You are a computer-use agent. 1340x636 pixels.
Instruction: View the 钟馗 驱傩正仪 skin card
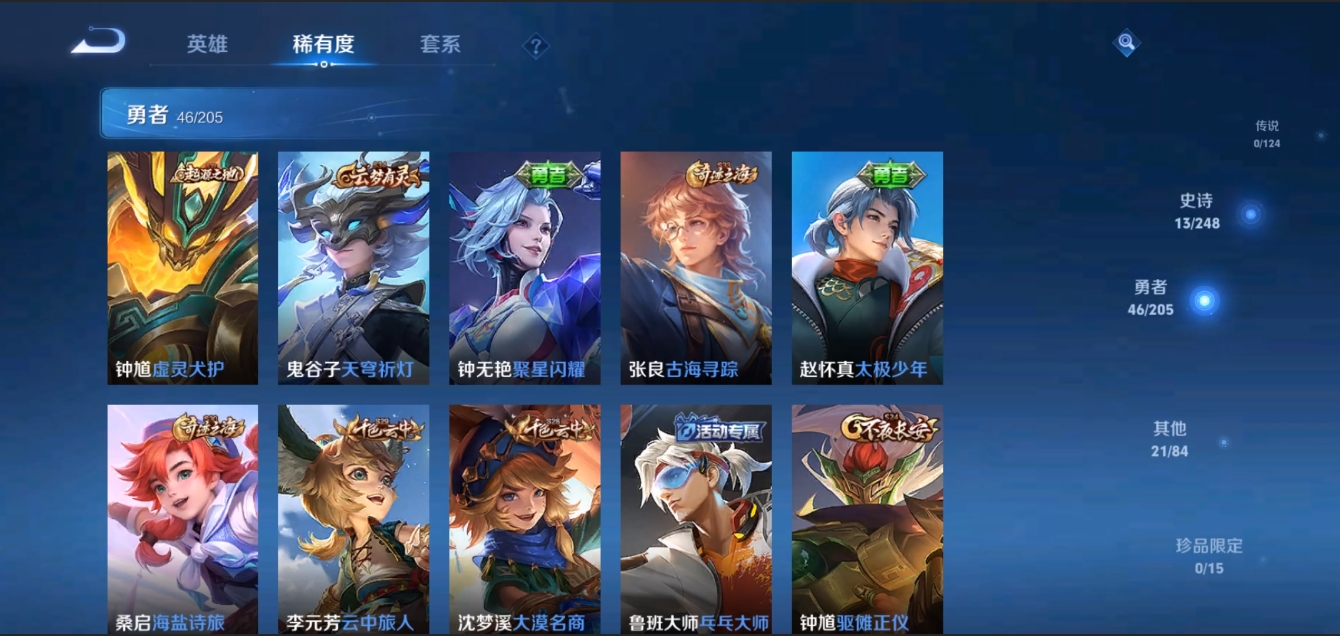click(867, 518)
